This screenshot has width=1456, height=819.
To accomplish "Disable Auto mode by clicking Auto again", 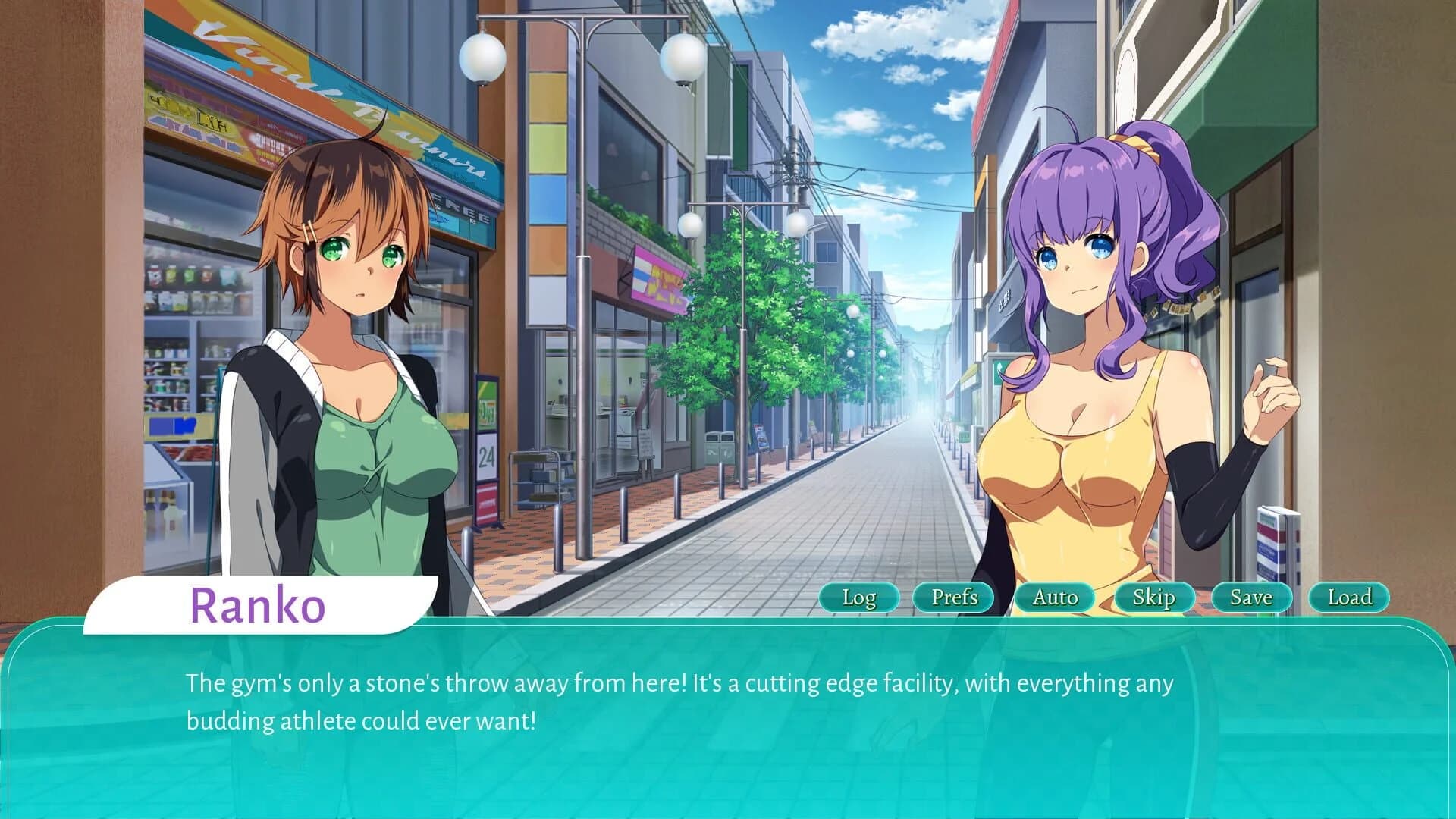I will coord(1056,598).
